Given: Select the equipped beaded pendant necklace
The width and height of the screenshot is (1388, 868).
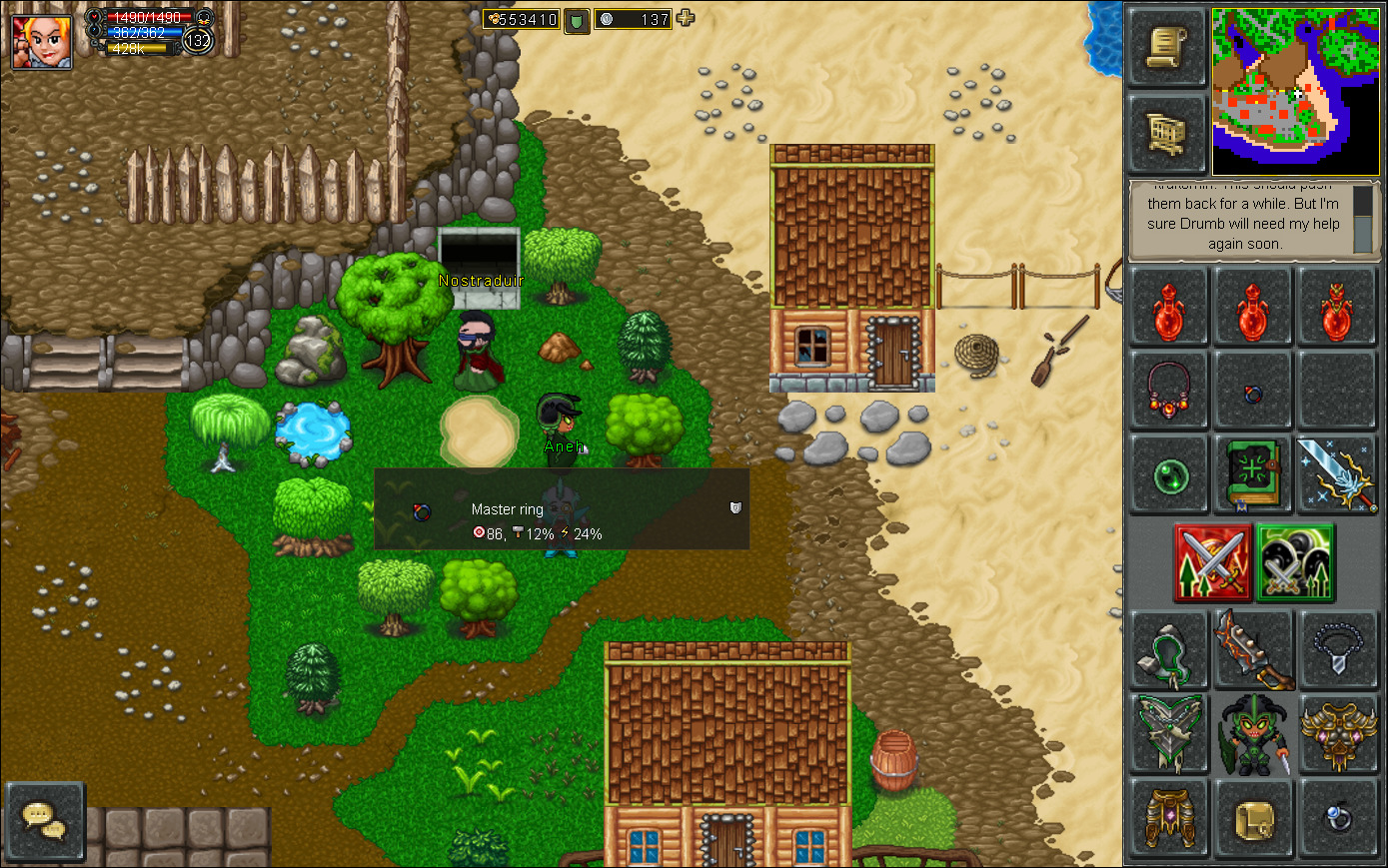Looking at the screenshot, I should [x=1337, y=650].
